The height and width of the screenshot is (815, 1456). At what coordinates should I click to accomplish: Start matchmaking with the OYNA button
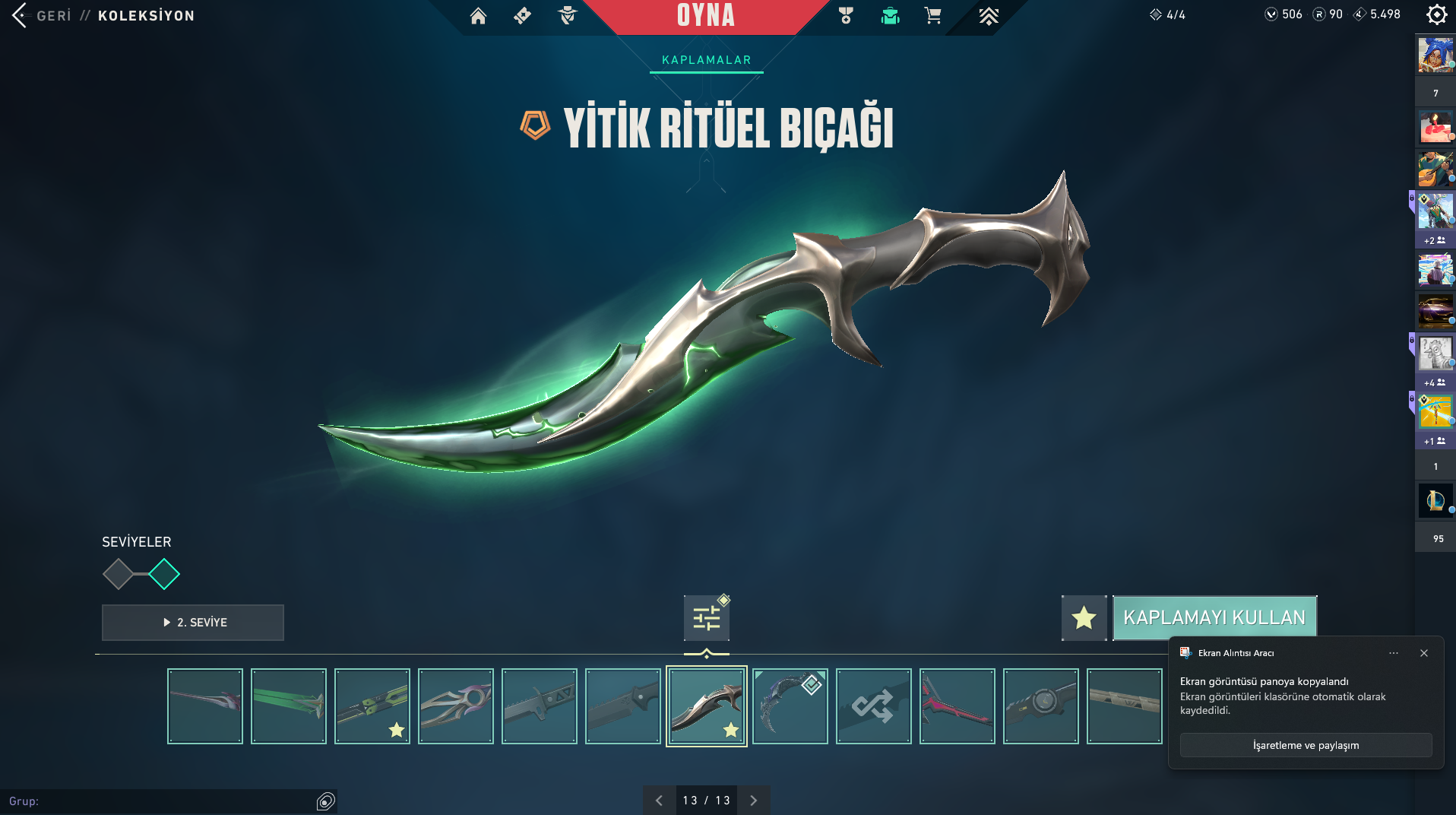705,16
